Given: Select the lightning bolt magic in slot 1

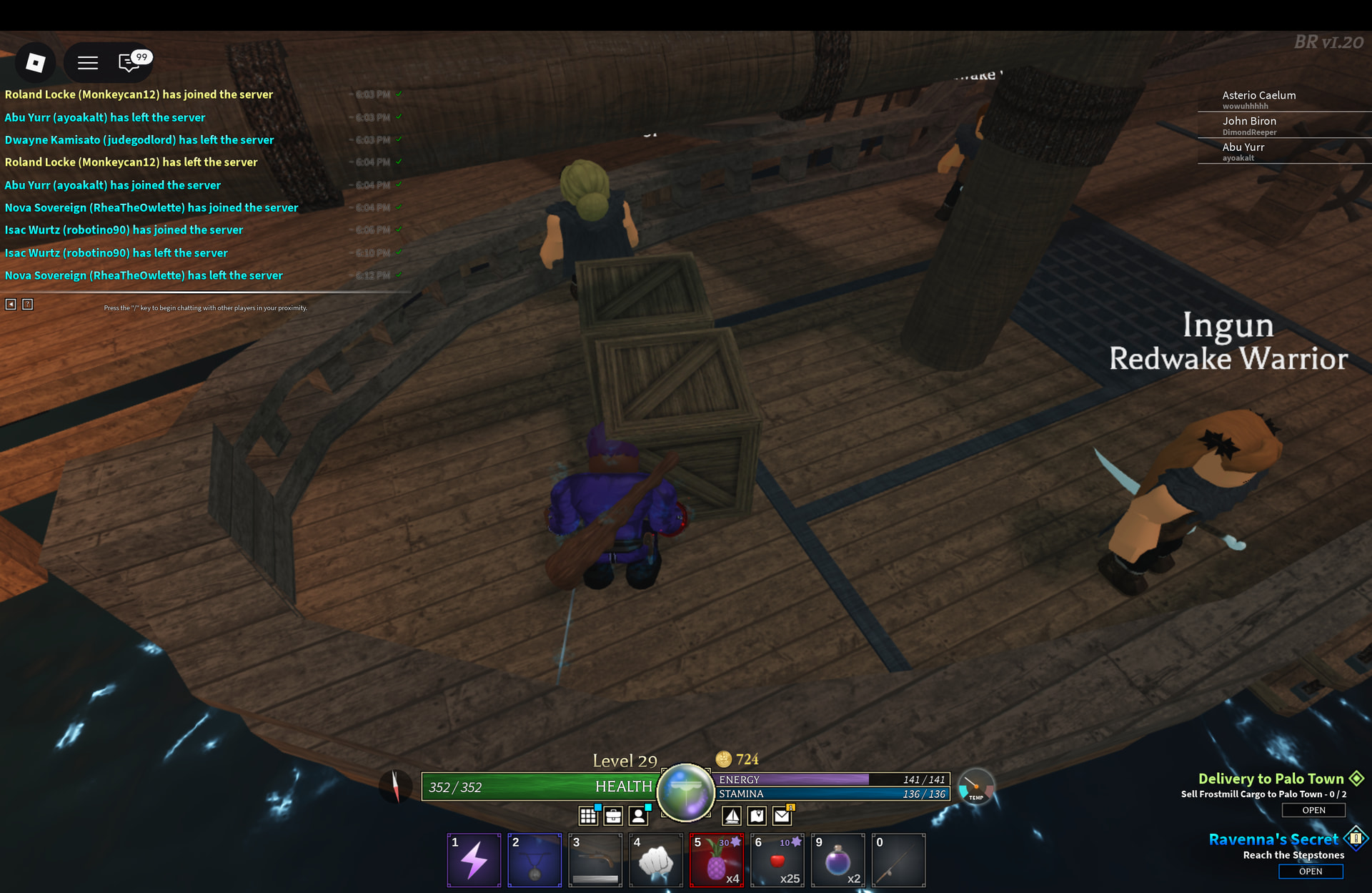Looking at the screenshot, I should pos(474,860).
